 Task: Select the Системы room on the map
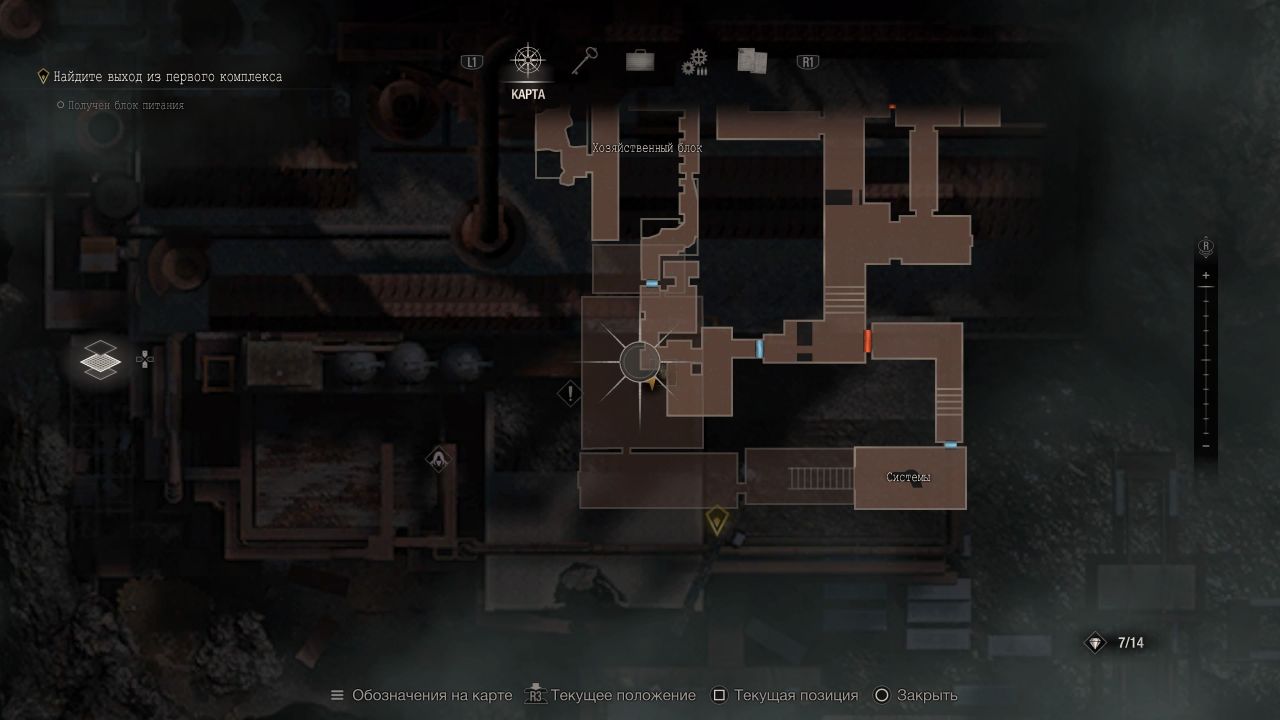point(909,478)
